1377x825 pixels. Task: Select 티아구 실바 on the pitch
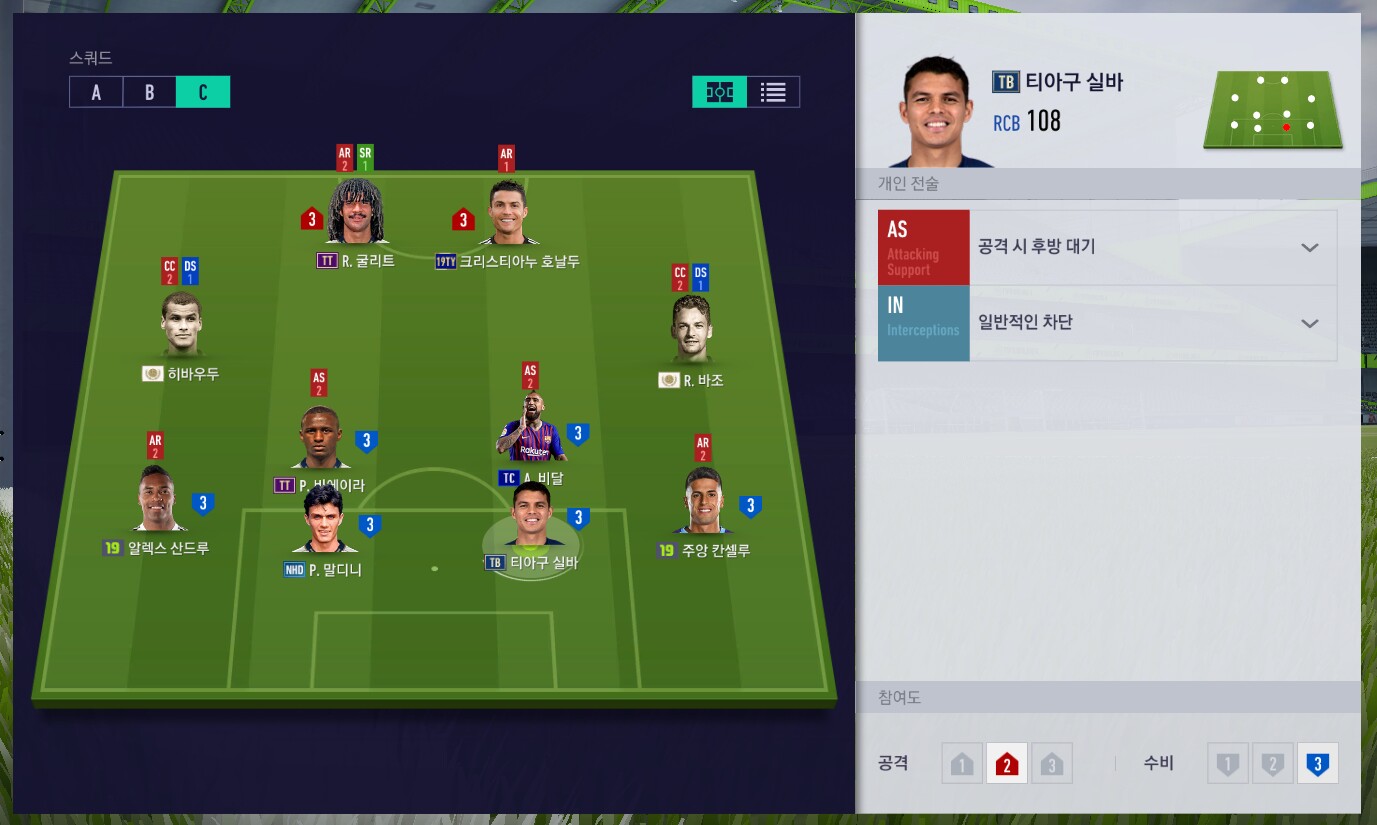(x=530, y=517)
